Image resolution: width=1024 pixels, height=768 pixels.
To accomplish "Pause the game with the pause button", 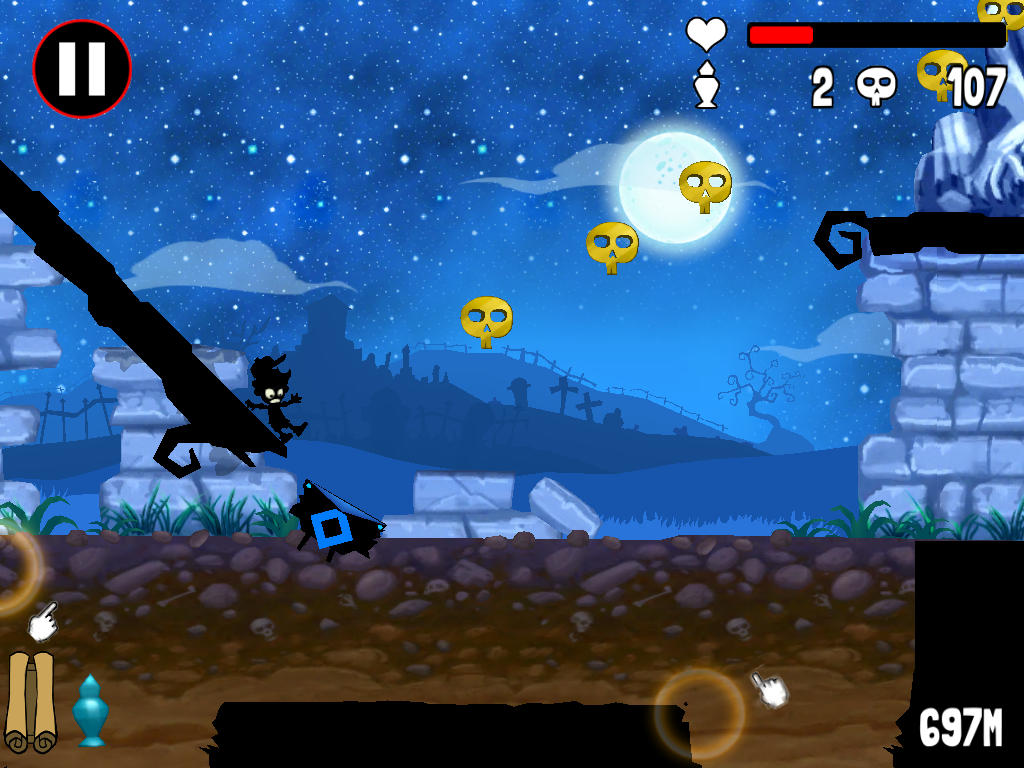I will click(82, 69).
